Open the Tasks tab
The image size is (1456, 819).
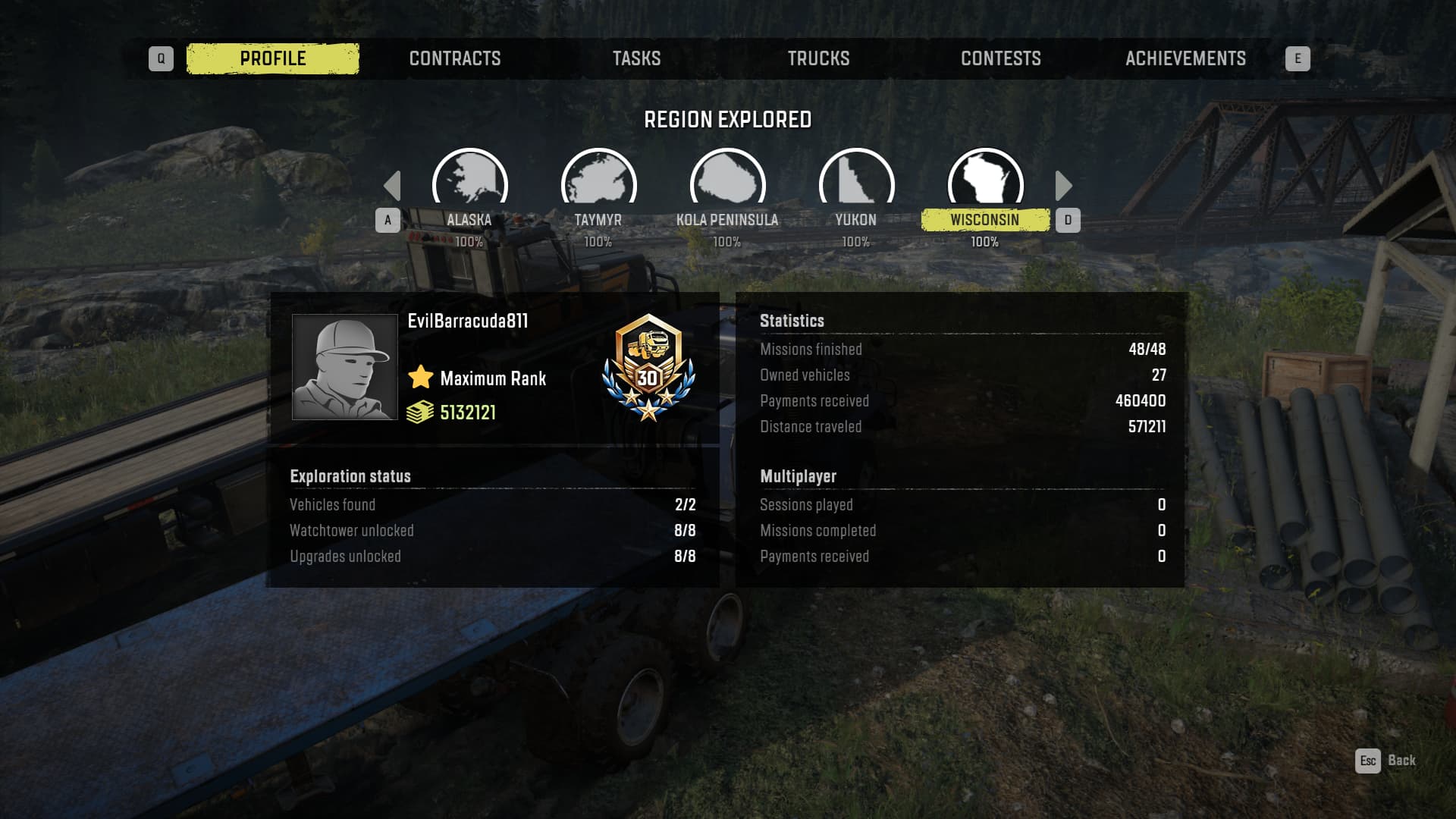pyautogui.click(x=636, y=58)
